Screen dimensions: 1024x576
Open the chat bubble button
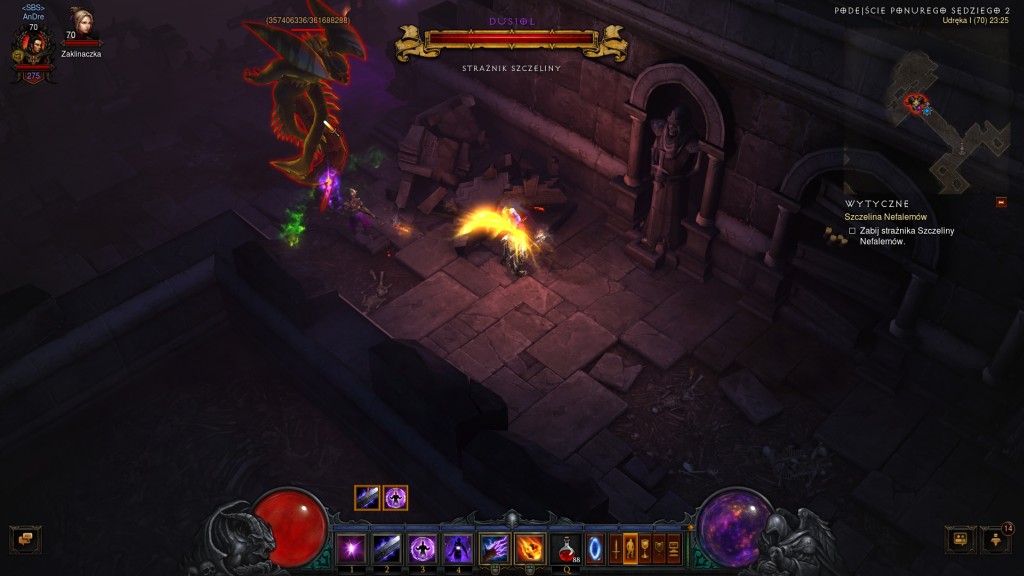coord(22,540)
